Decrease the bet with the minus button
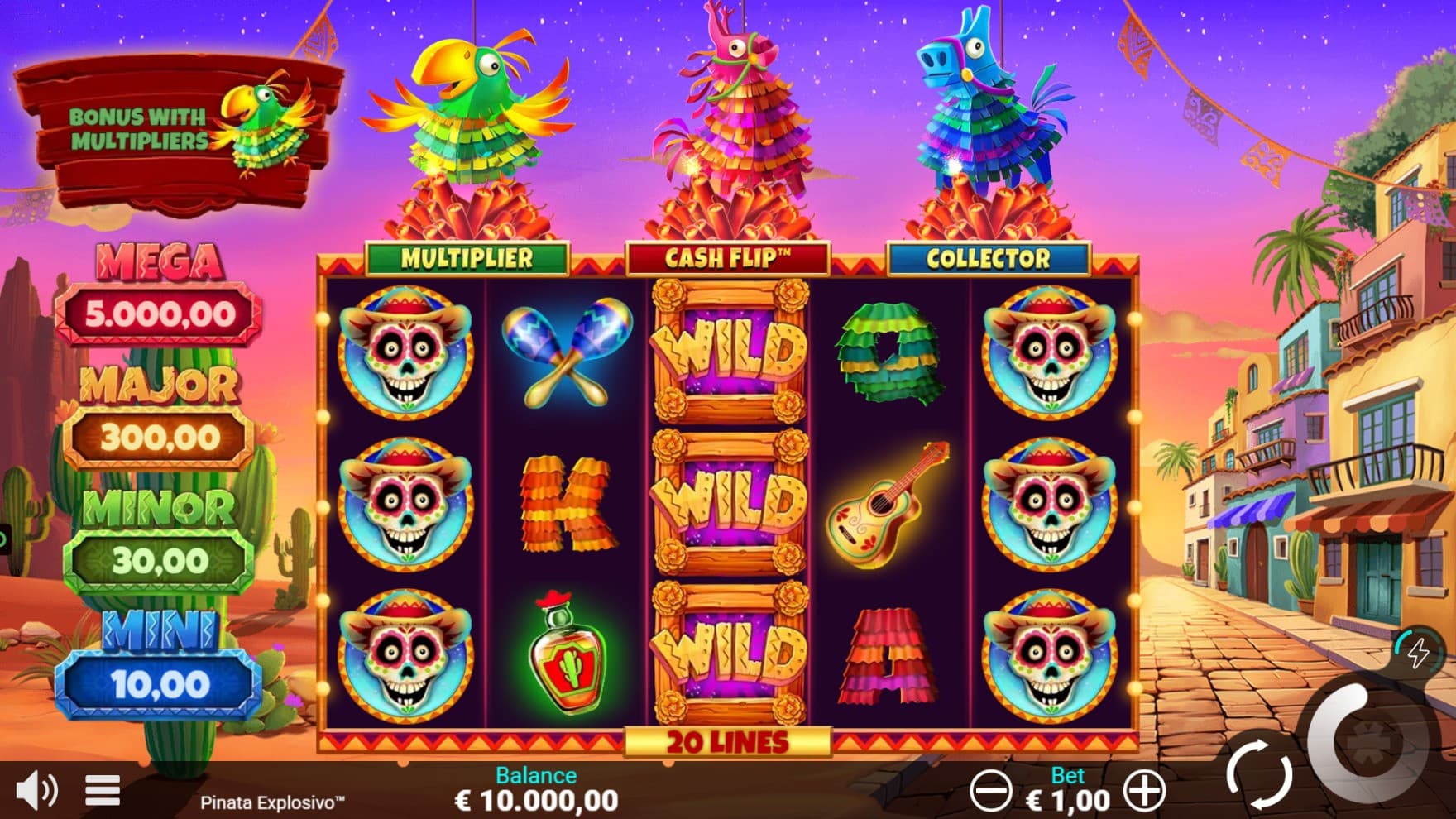This screenshot has height=819, width=1456. 990,791
